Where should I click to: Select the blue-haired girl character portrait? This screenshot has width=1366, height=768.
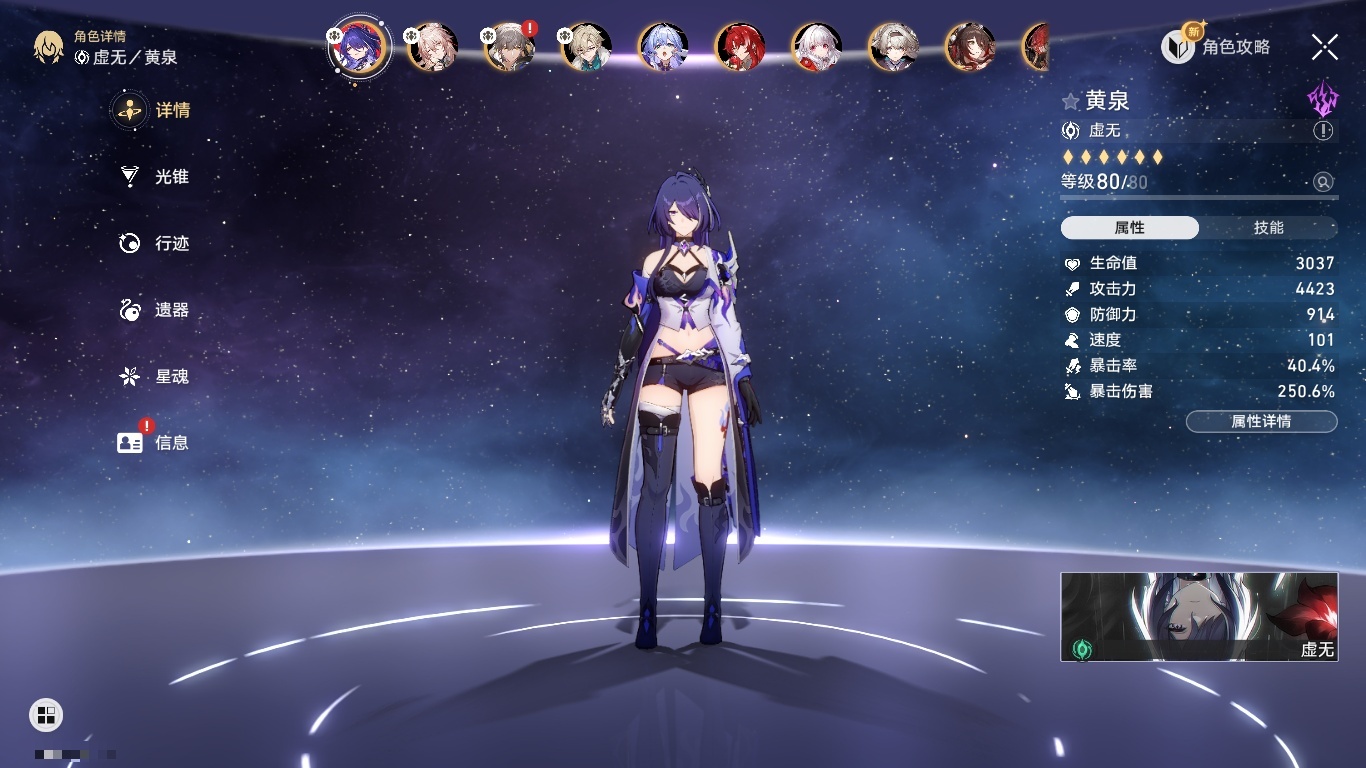pyautogui.click(x=663, y=47)
